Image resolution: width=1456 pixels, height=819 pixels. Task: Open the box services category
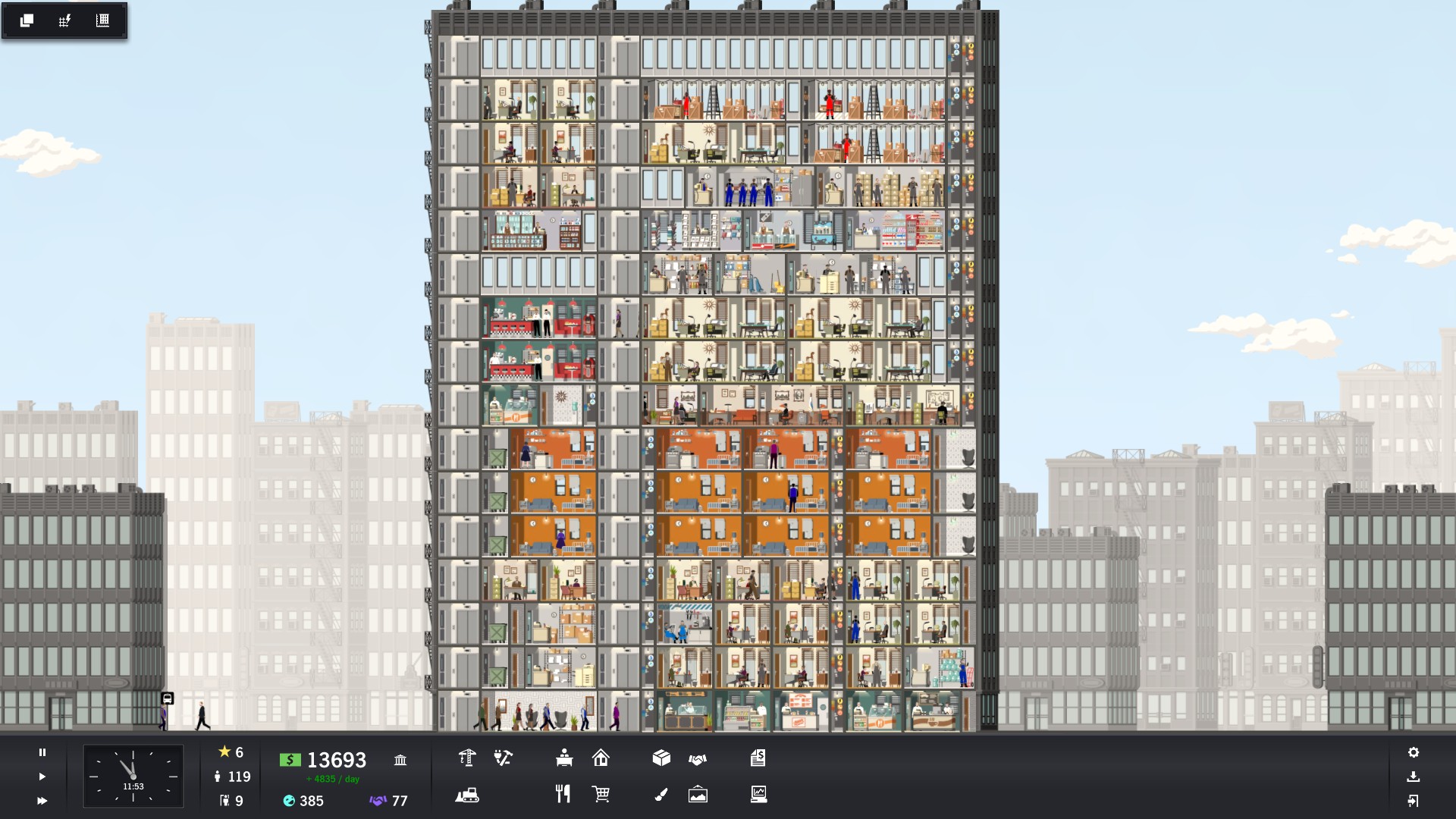pyautogui.click(x=661, y=758)
